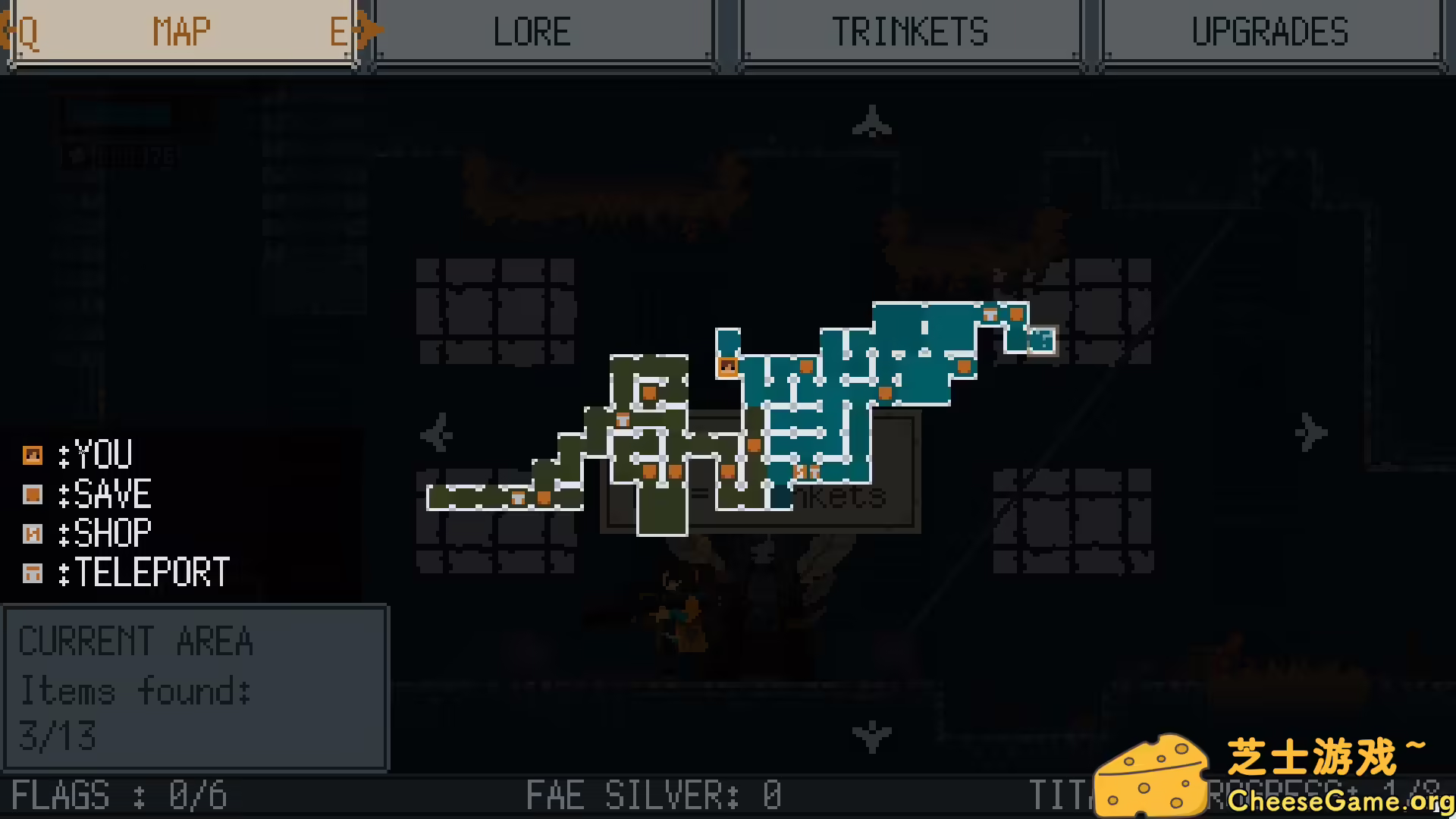The image size is (1456, 819).
Task: Select the player position marker on the map
Action: [x=727, y=366]
